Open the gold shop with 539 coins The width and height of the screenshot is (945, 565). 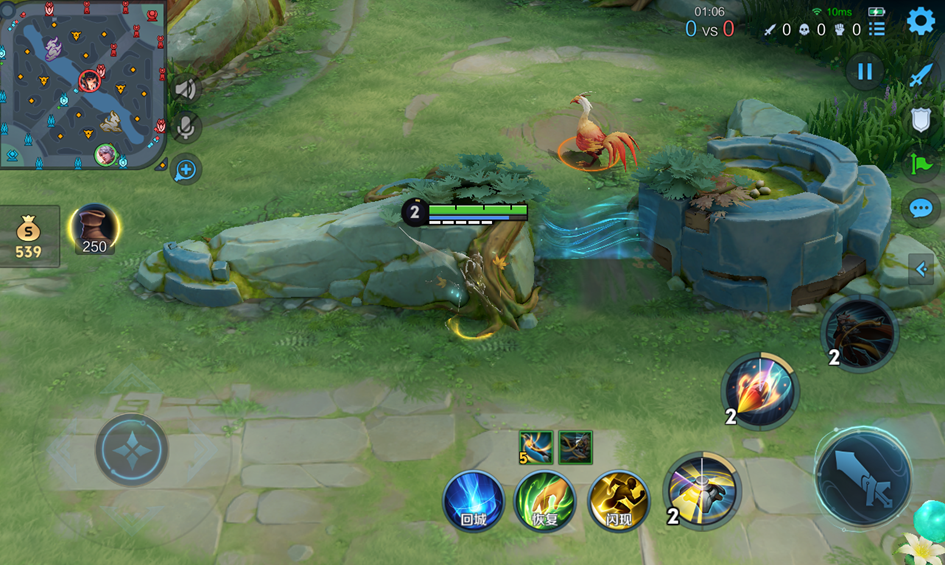tap(29, 236)
